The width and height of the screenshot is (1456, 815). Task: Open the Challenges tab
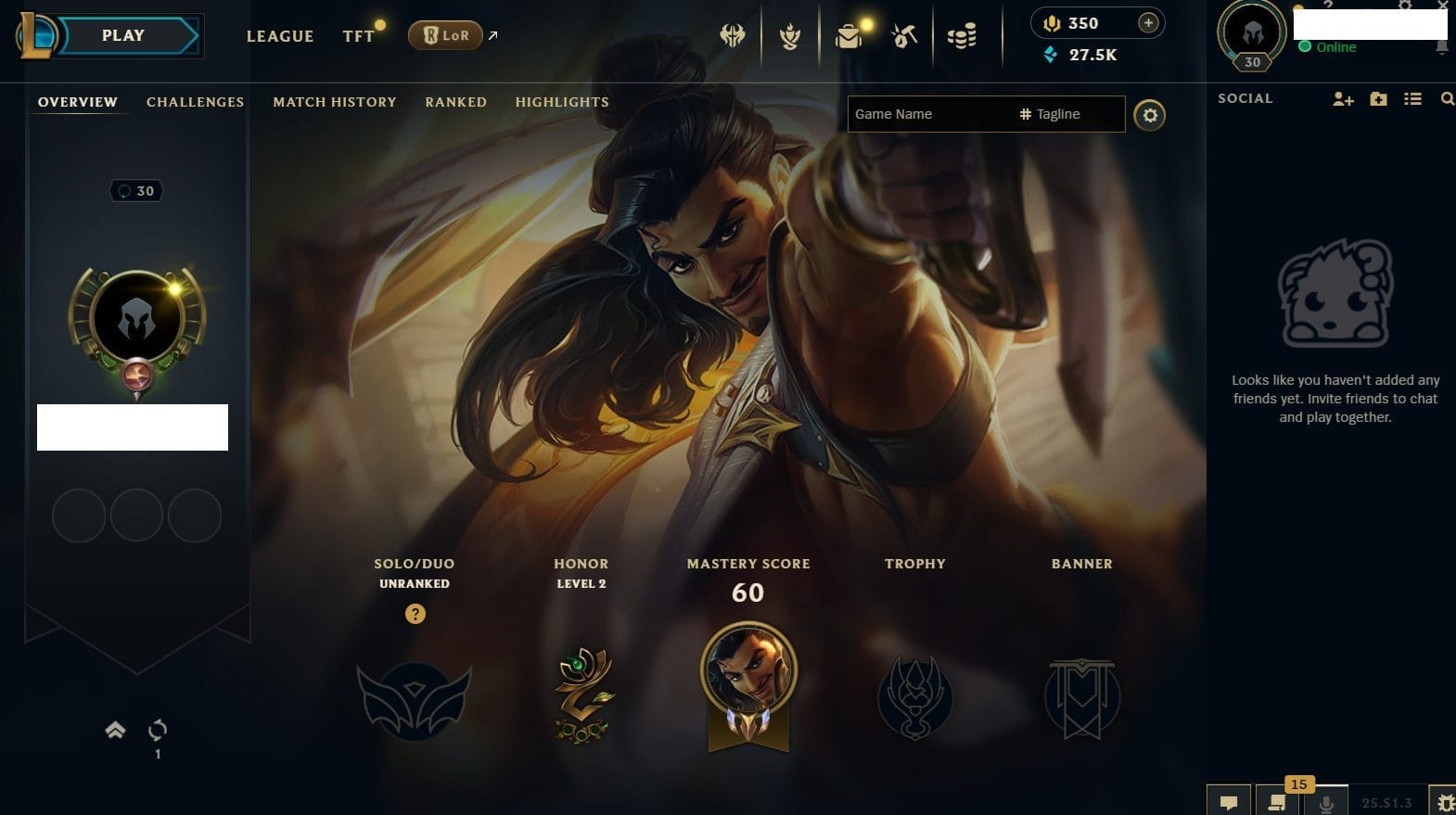[x=195, y=102]
